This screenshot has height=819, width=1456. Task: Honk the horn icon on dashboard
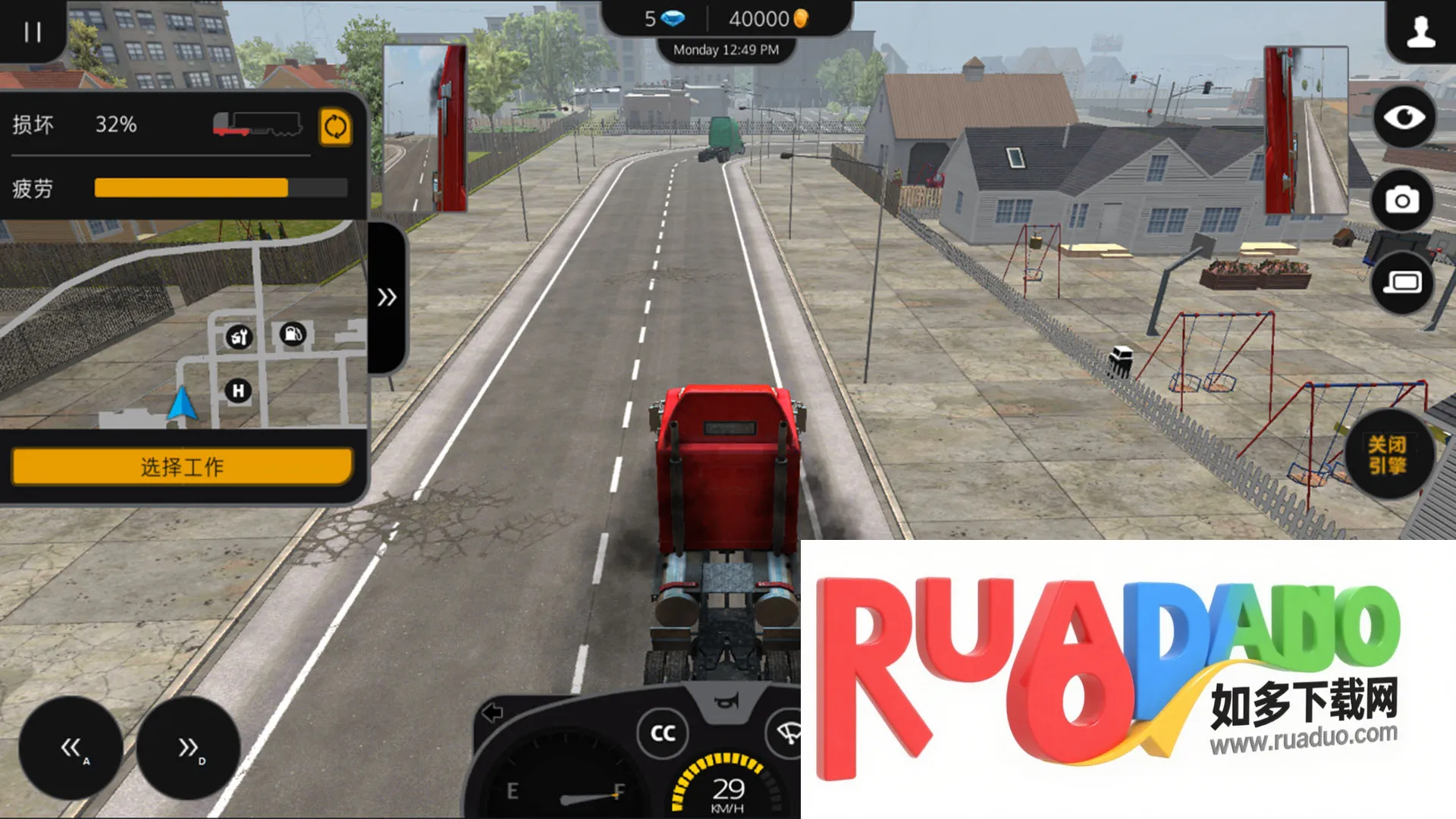(x=726, y=701)
